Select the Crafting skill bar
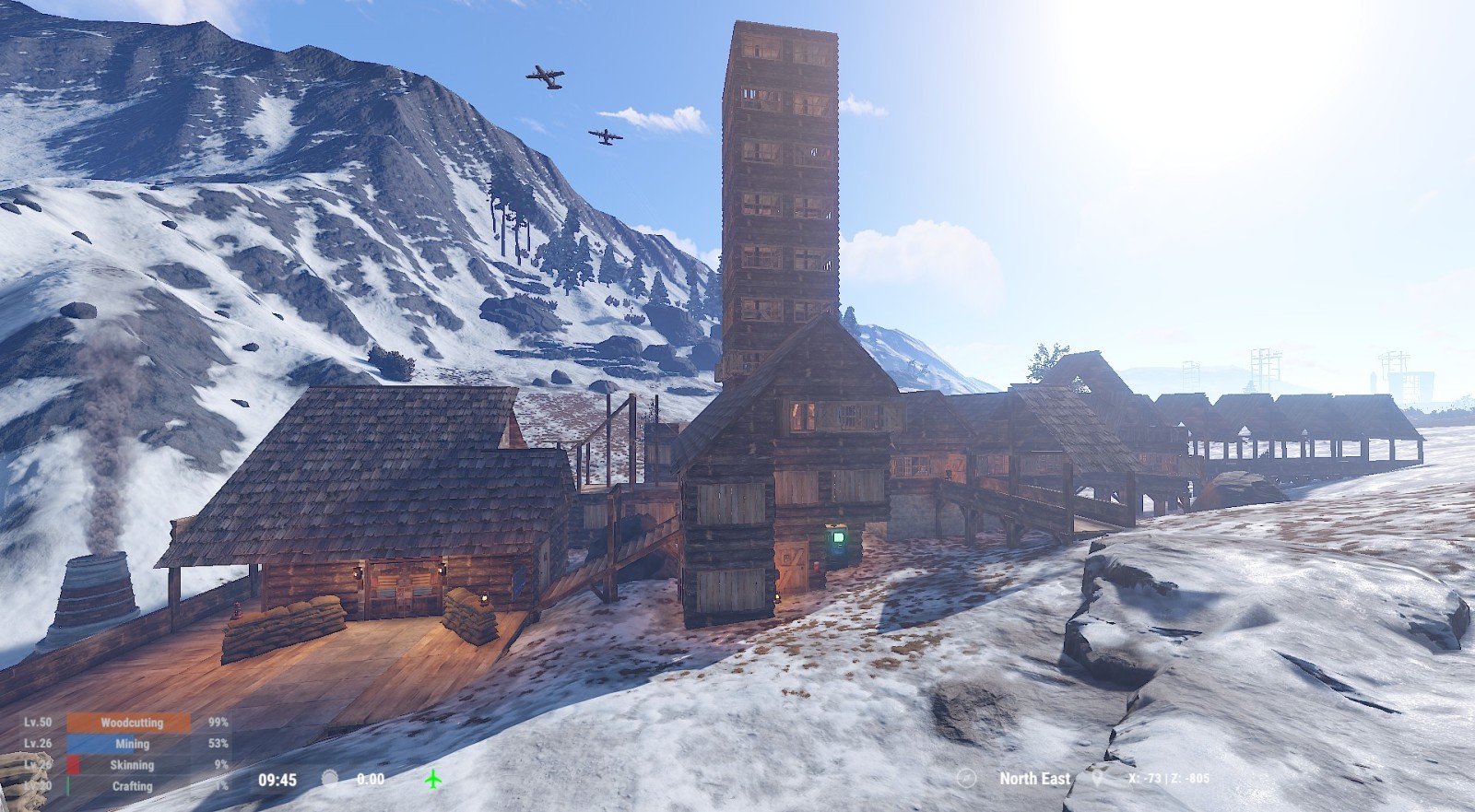 pyautogui.click(x=129, y=786)
